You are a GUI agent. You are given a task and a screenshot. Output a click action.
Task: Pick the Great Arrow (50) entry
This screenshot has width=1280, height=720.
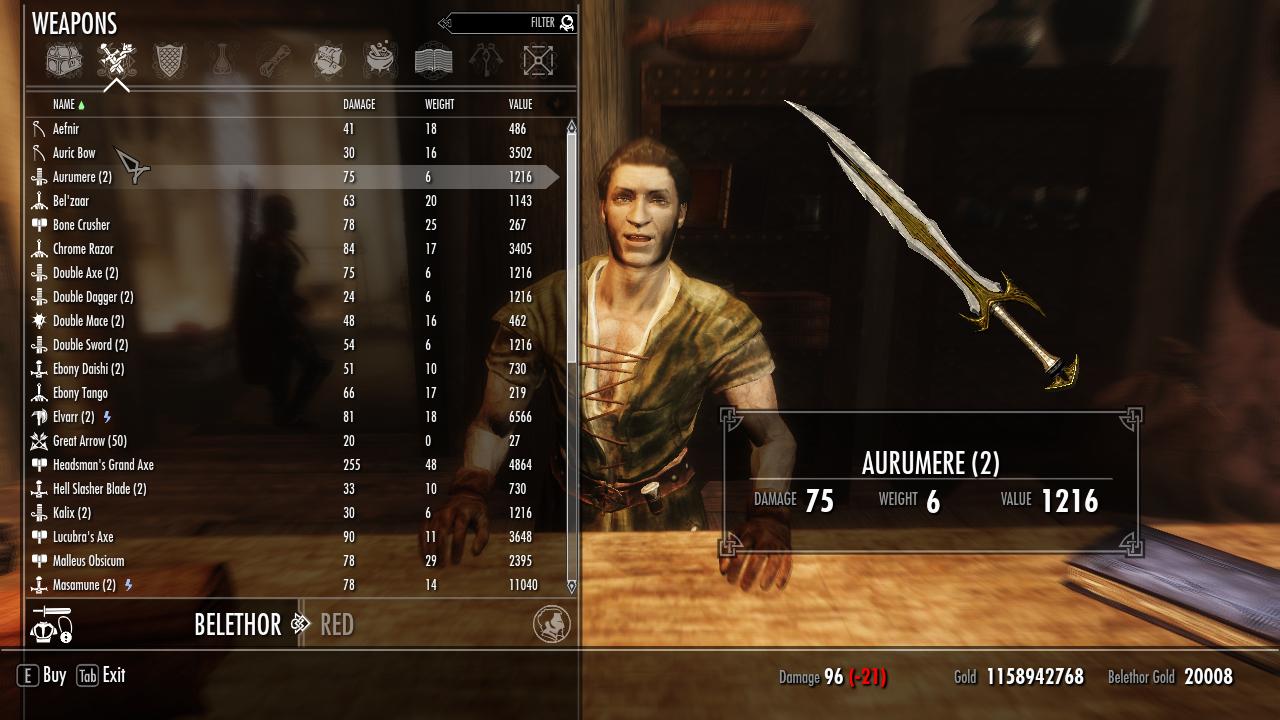(x=89, y=441)
